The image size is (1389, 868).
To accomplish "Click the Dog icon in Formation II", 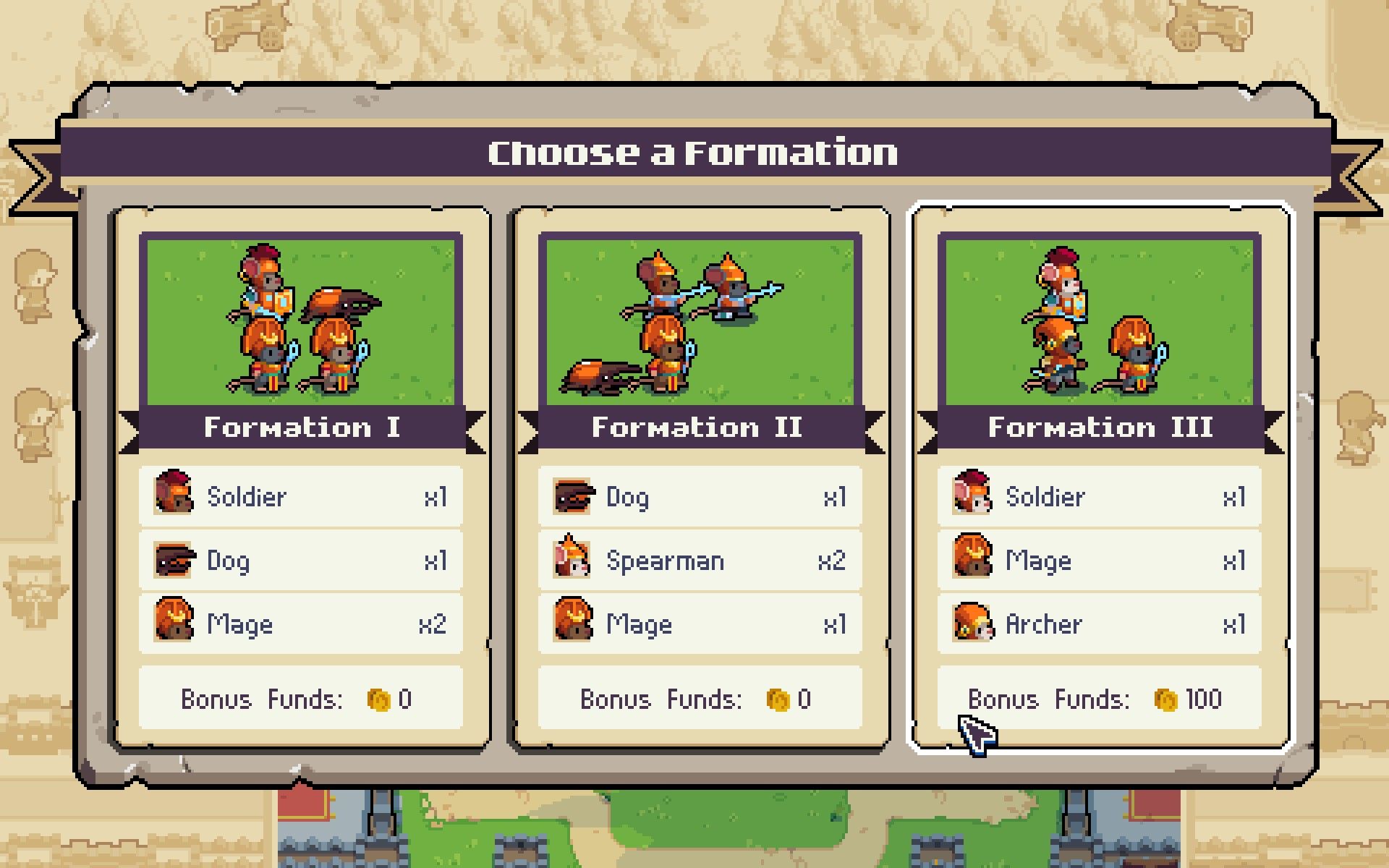I will (572, 496).
